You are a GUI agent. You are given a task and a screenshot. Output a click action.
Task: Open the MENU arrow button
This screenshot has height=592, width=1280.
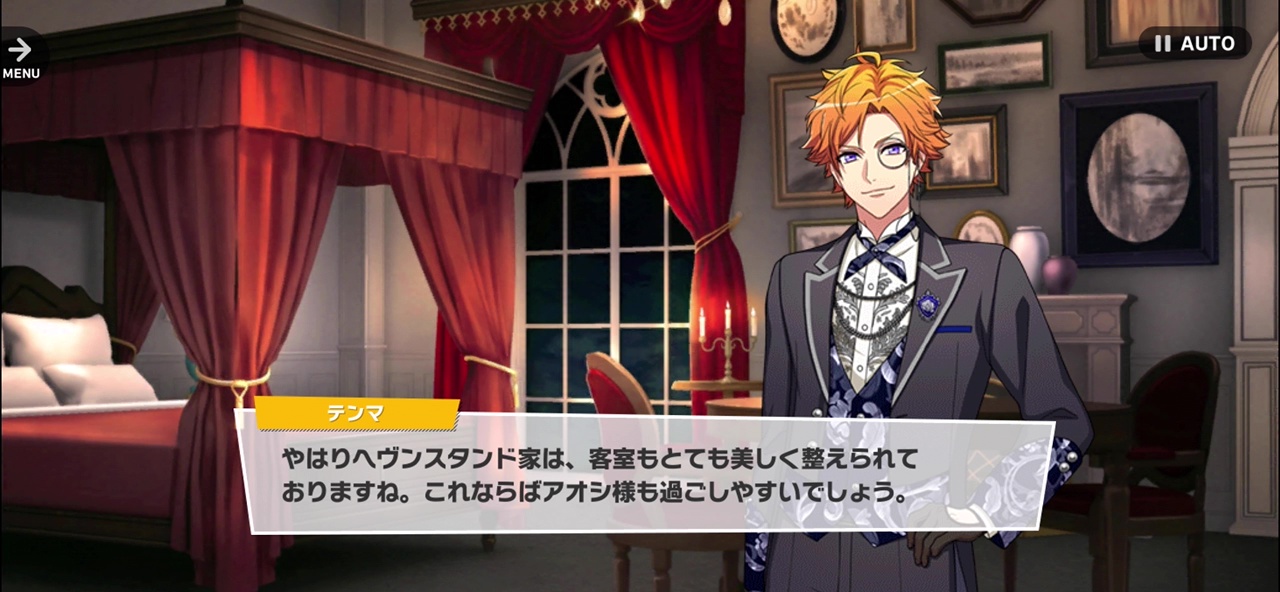coord(20,56)
